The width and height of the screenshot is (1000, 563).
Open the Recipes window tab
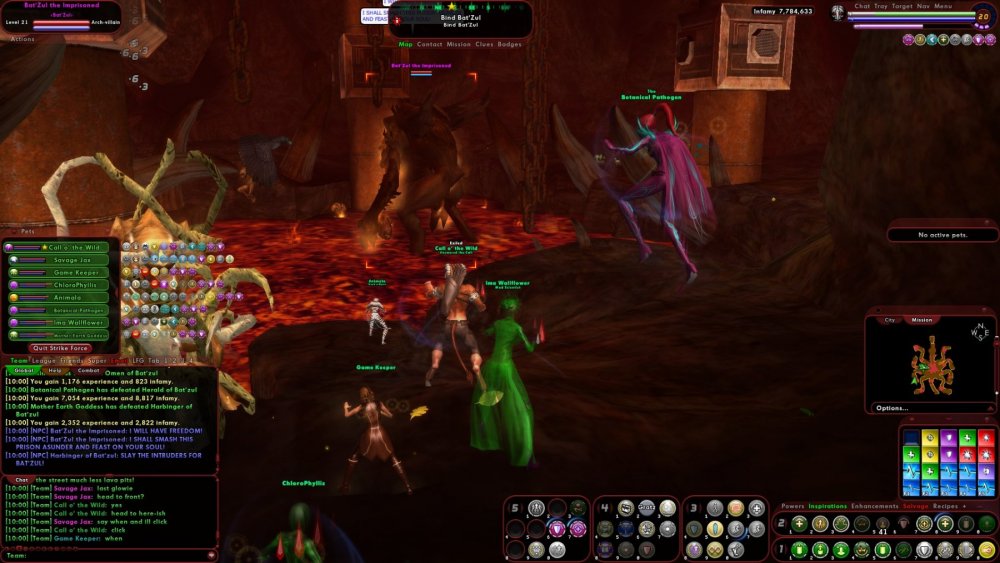pyautogui.click(x=945, y=506)
